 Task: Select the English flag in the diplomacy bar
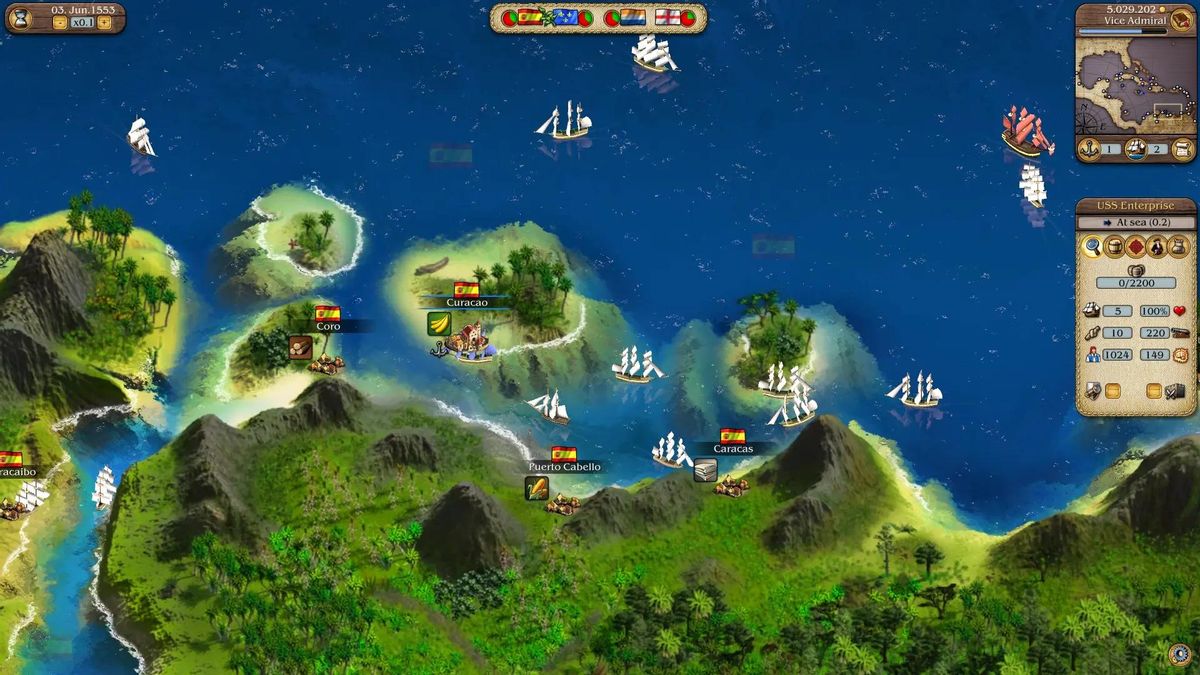click(x=667, y=17)
